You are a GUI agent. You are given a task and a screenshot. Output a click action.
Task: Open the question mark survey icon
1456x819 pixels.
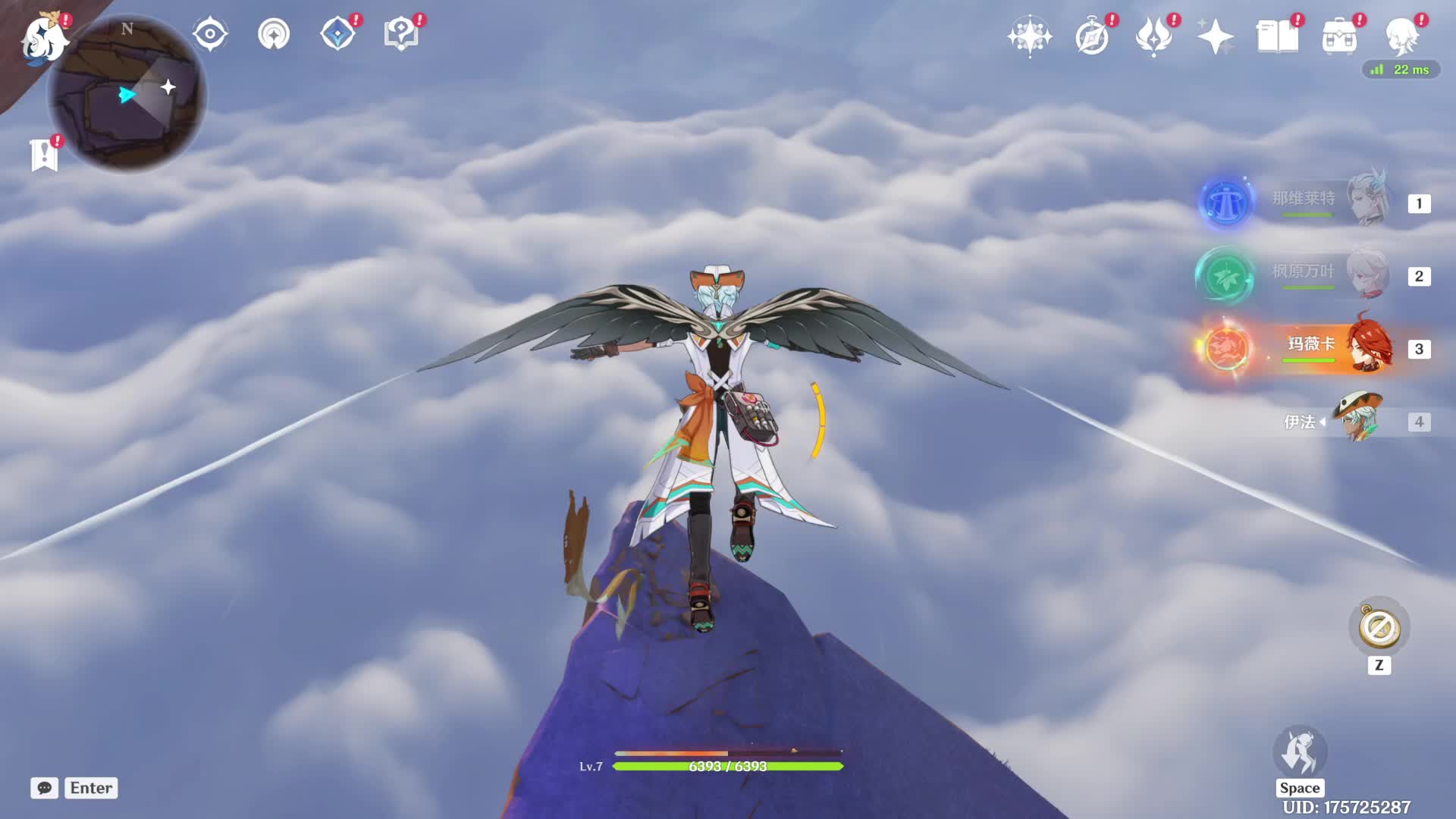[401, 35]
